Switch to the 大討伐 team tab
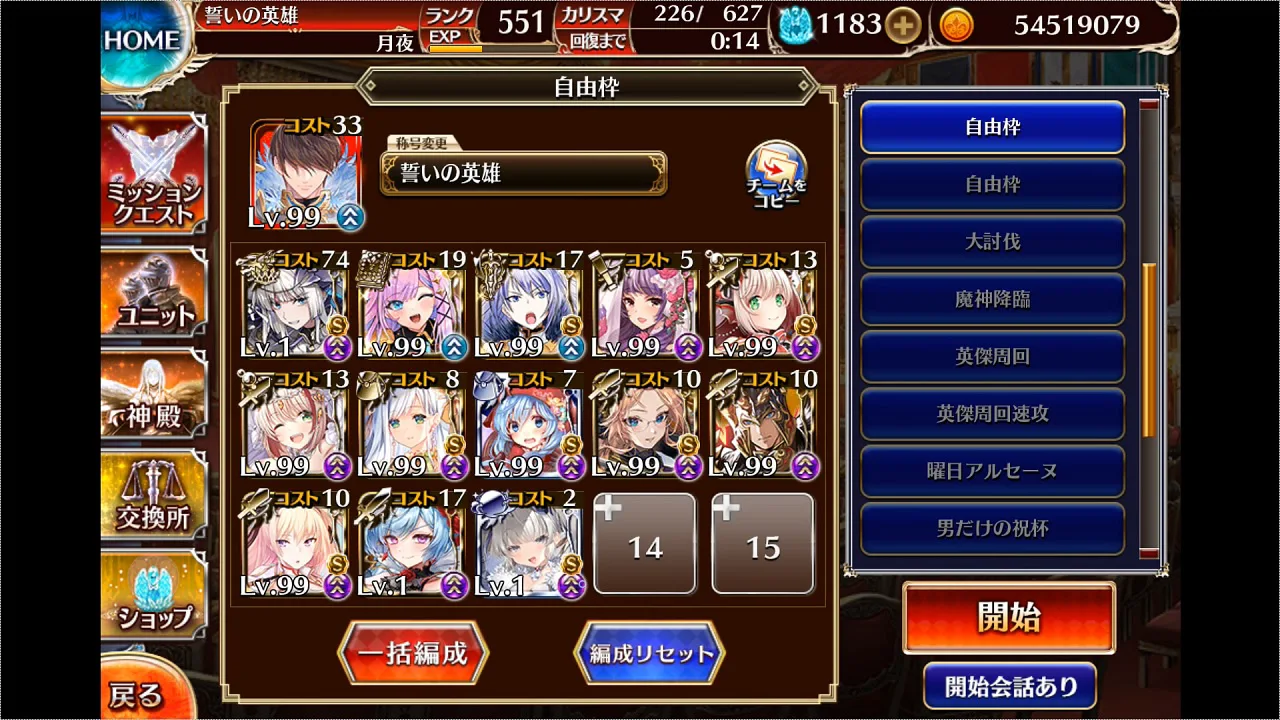Viewport: 1280px width, 720px height. pyautogui.click(x=992, y=241)
